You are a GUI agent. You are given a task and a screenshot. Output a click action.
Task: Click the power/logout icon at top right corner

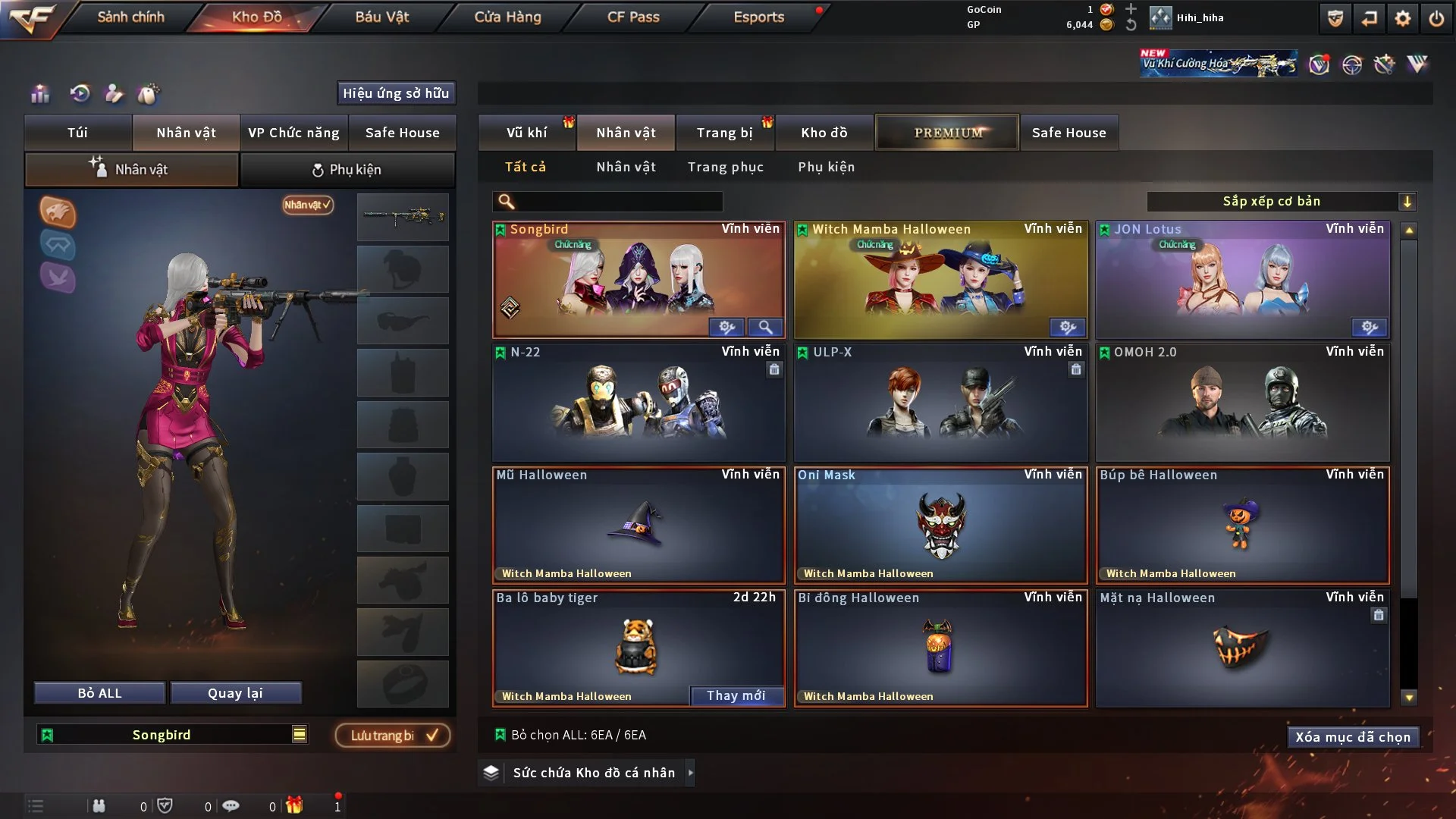pos(1436,18)
